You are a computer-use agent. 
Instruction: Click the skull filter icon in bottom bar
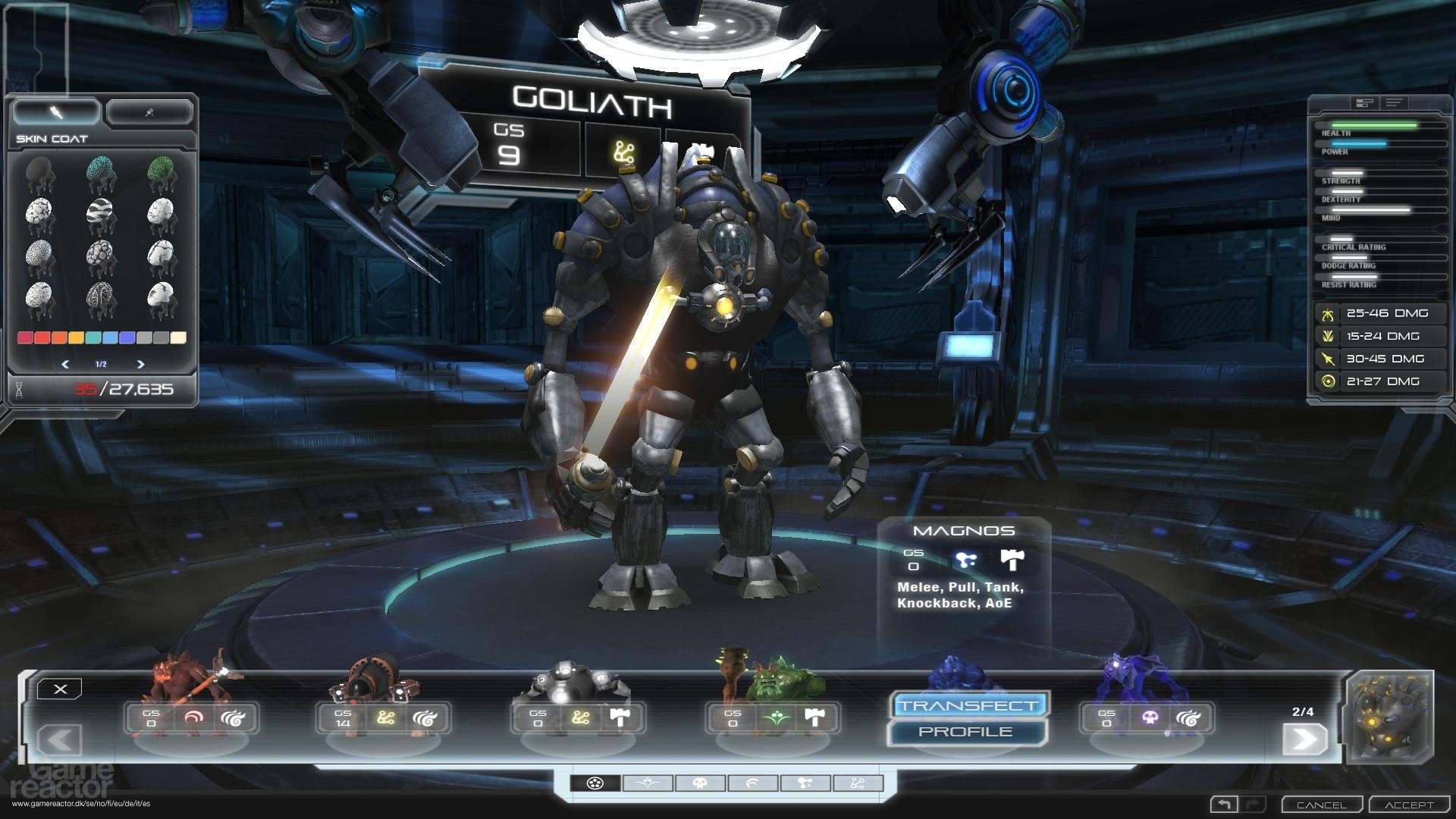pyautogui.click(x=699, y=783)
